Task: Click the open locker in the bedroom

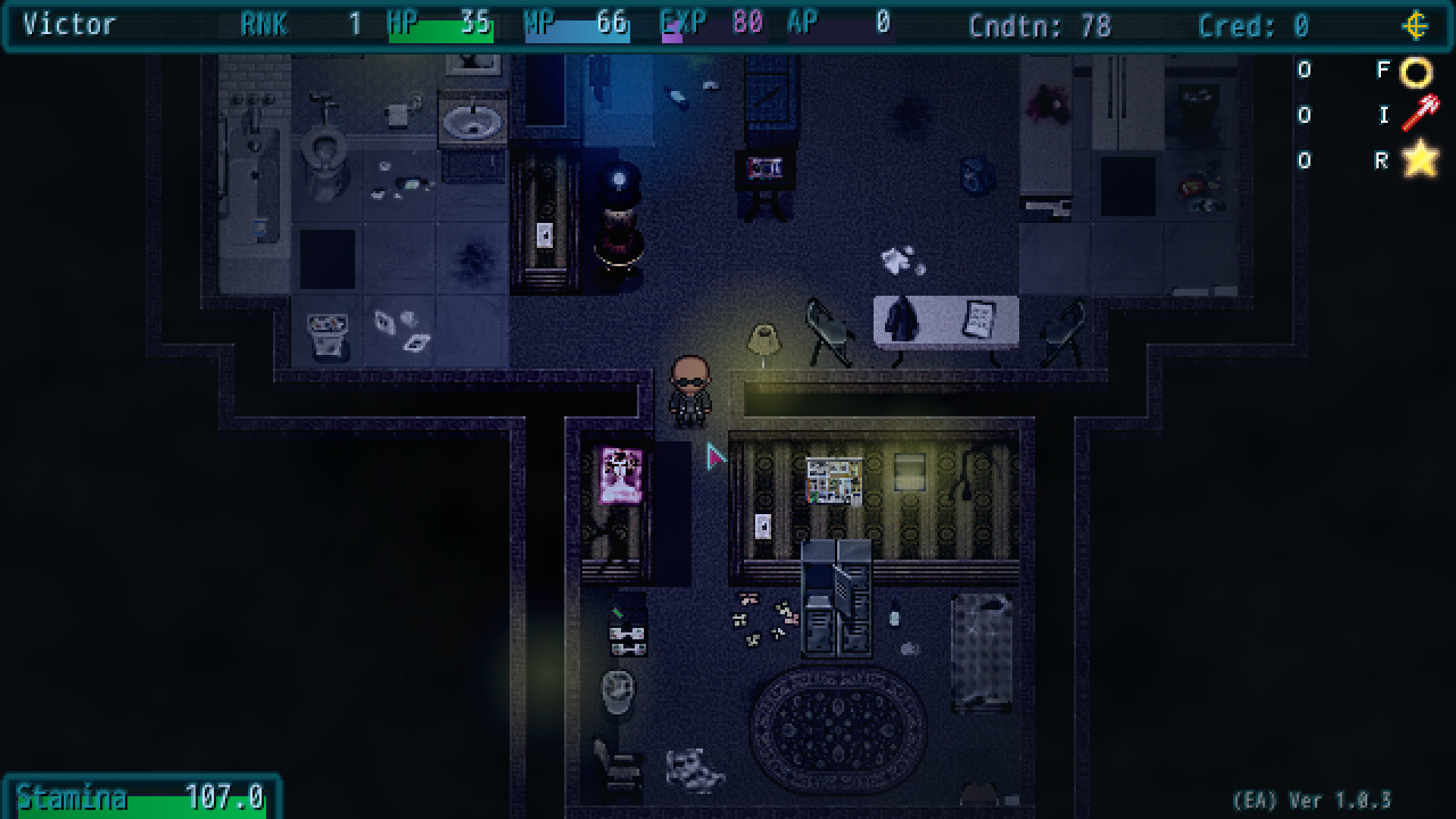Action: click(838, 599)
